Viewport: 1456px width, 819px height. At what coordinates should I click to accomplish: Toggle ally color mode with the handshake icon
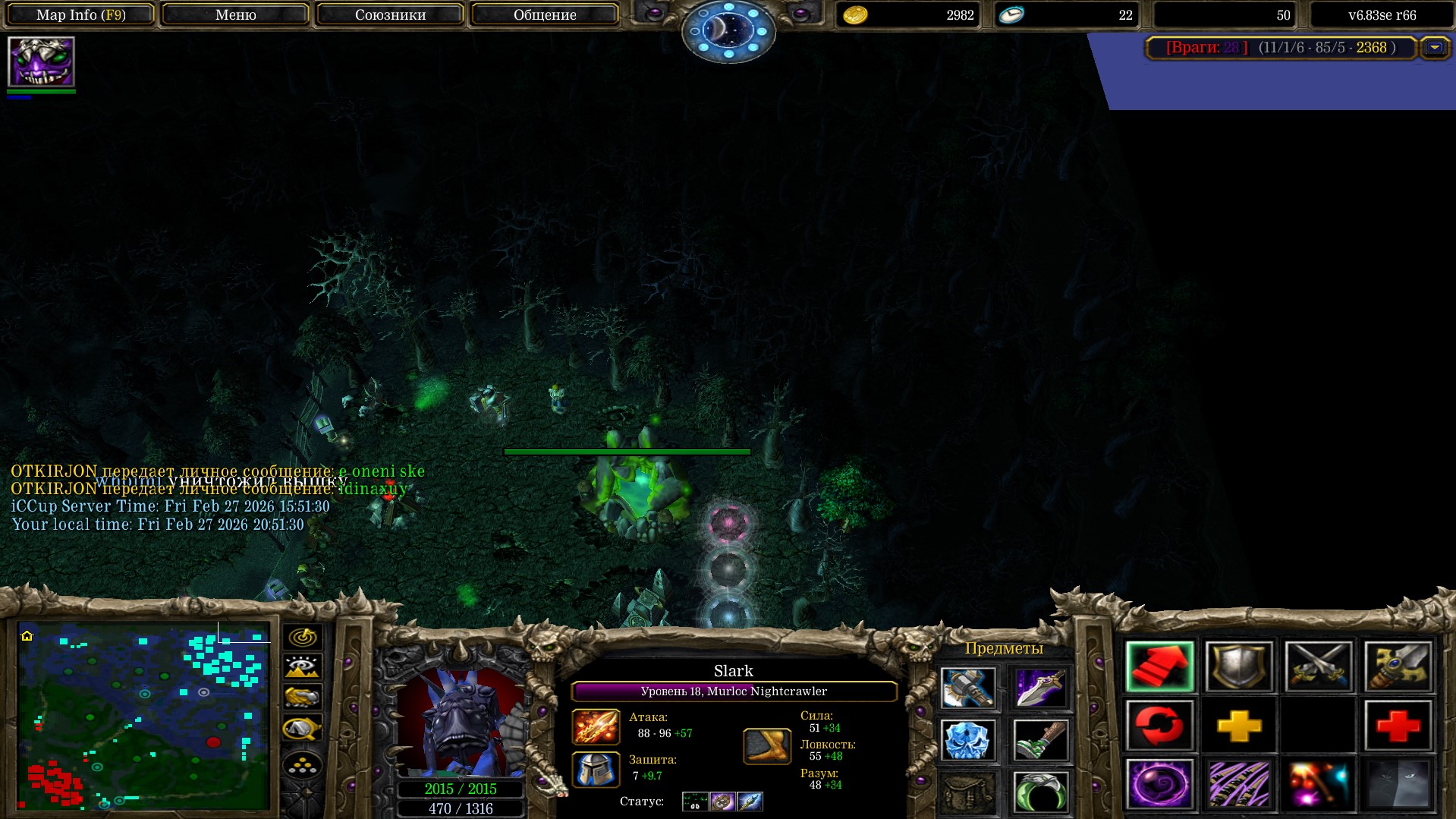pos(302,697)
